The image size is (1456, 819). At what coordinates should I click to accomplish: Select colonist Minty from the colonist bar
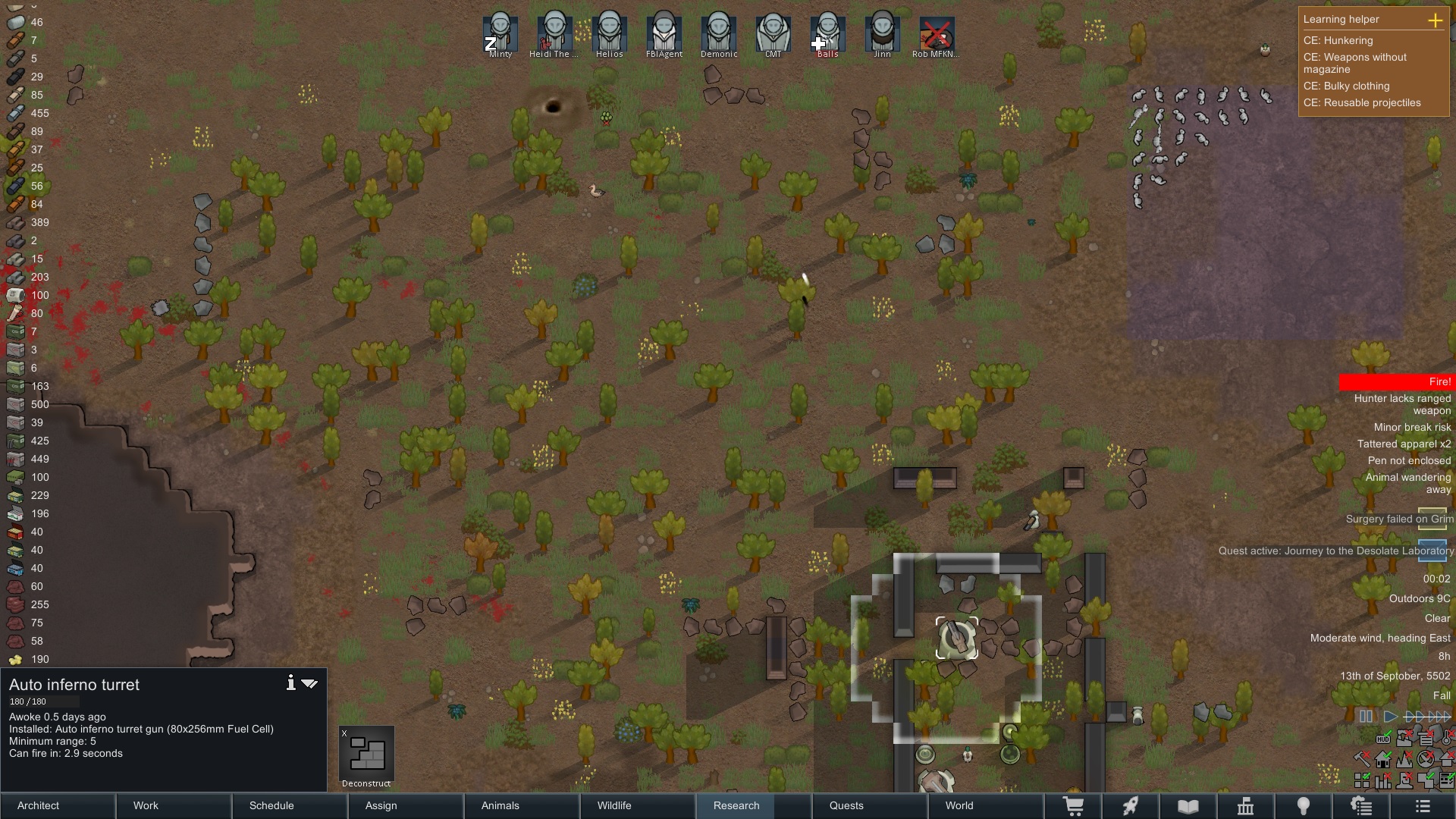(500, 32)
